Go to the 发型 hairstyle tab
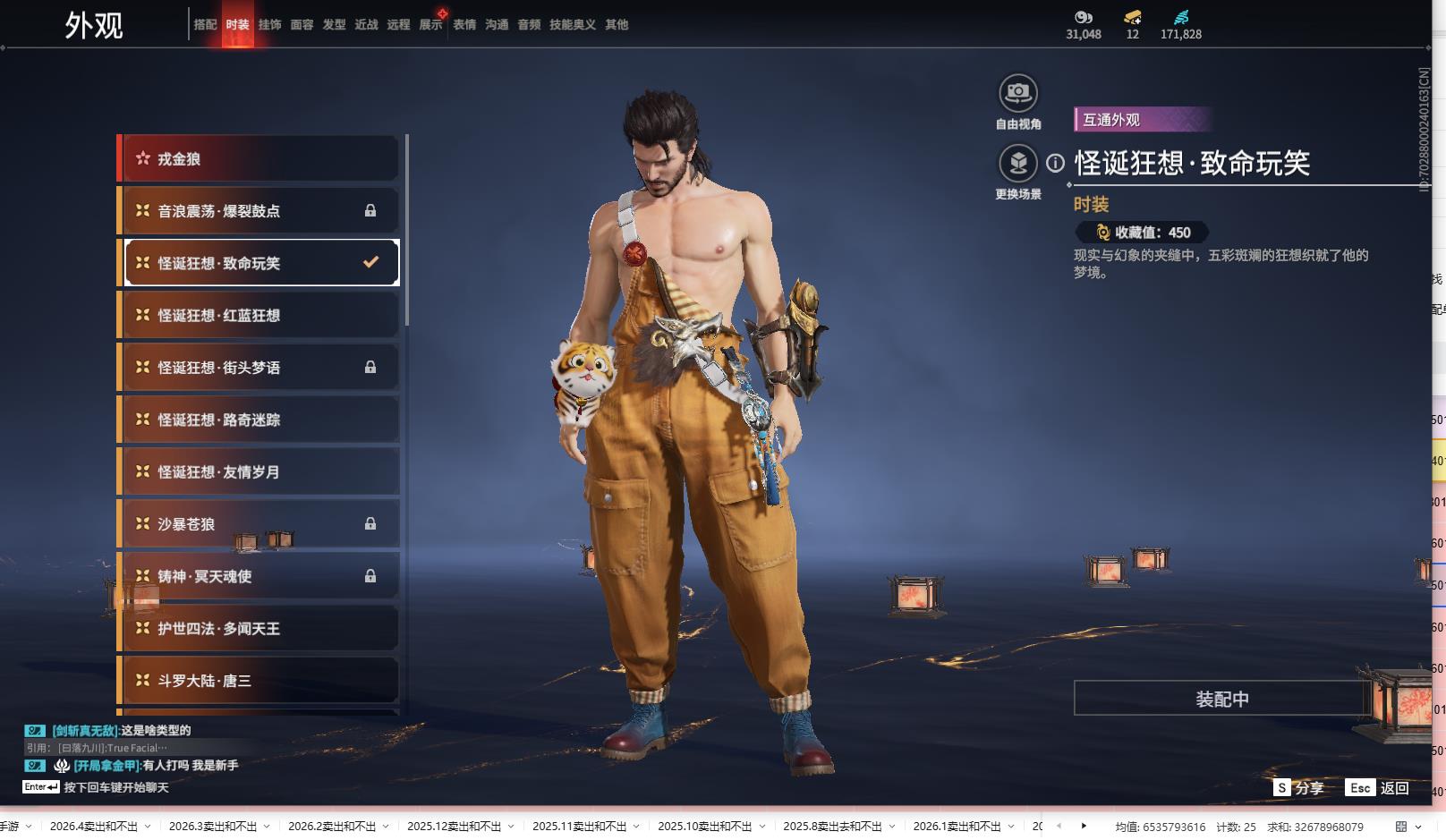This screenshot has height=840, width=1446. pos(334,24)
